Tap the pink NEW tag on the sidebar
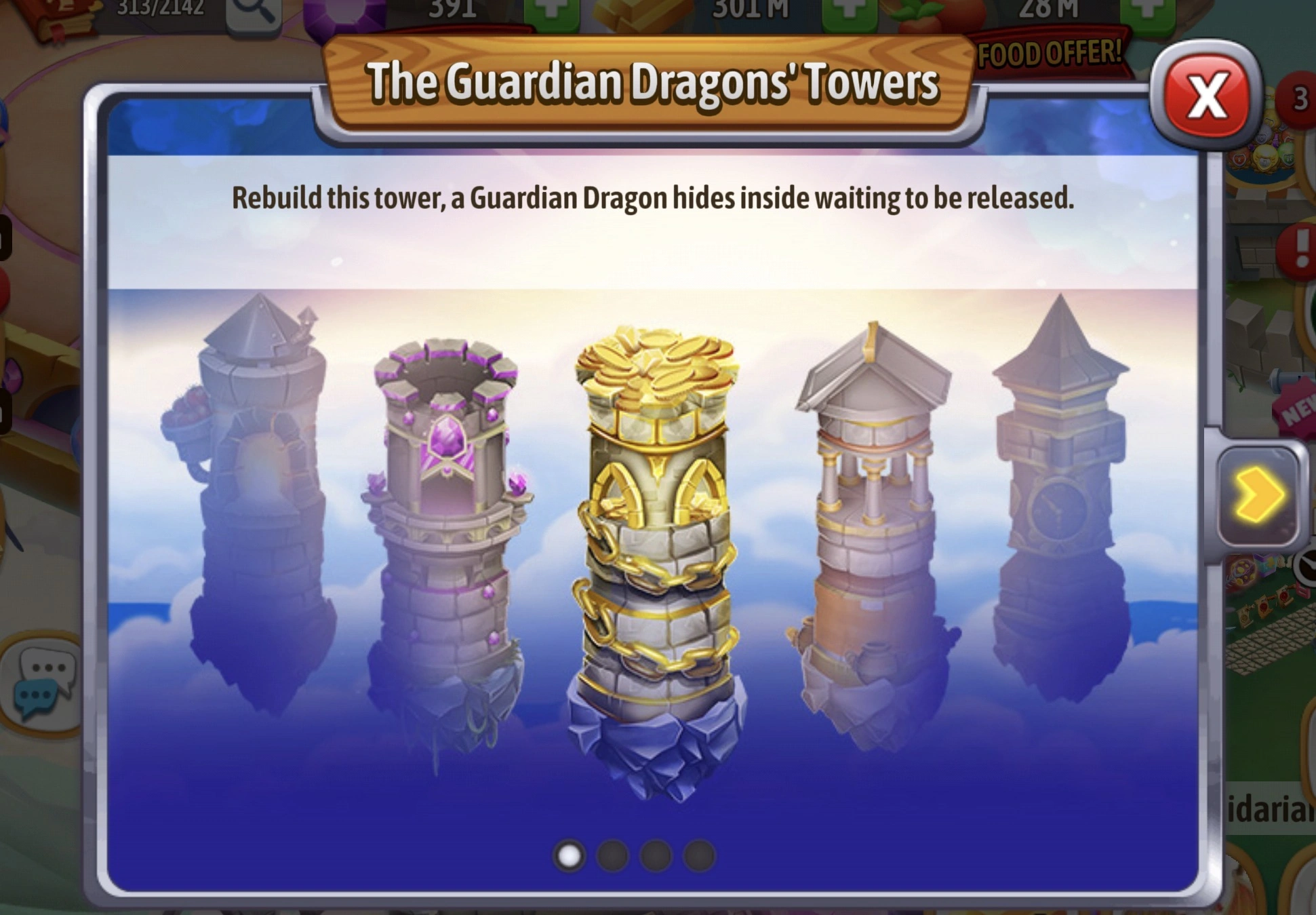 click(x=1295, y=412)
